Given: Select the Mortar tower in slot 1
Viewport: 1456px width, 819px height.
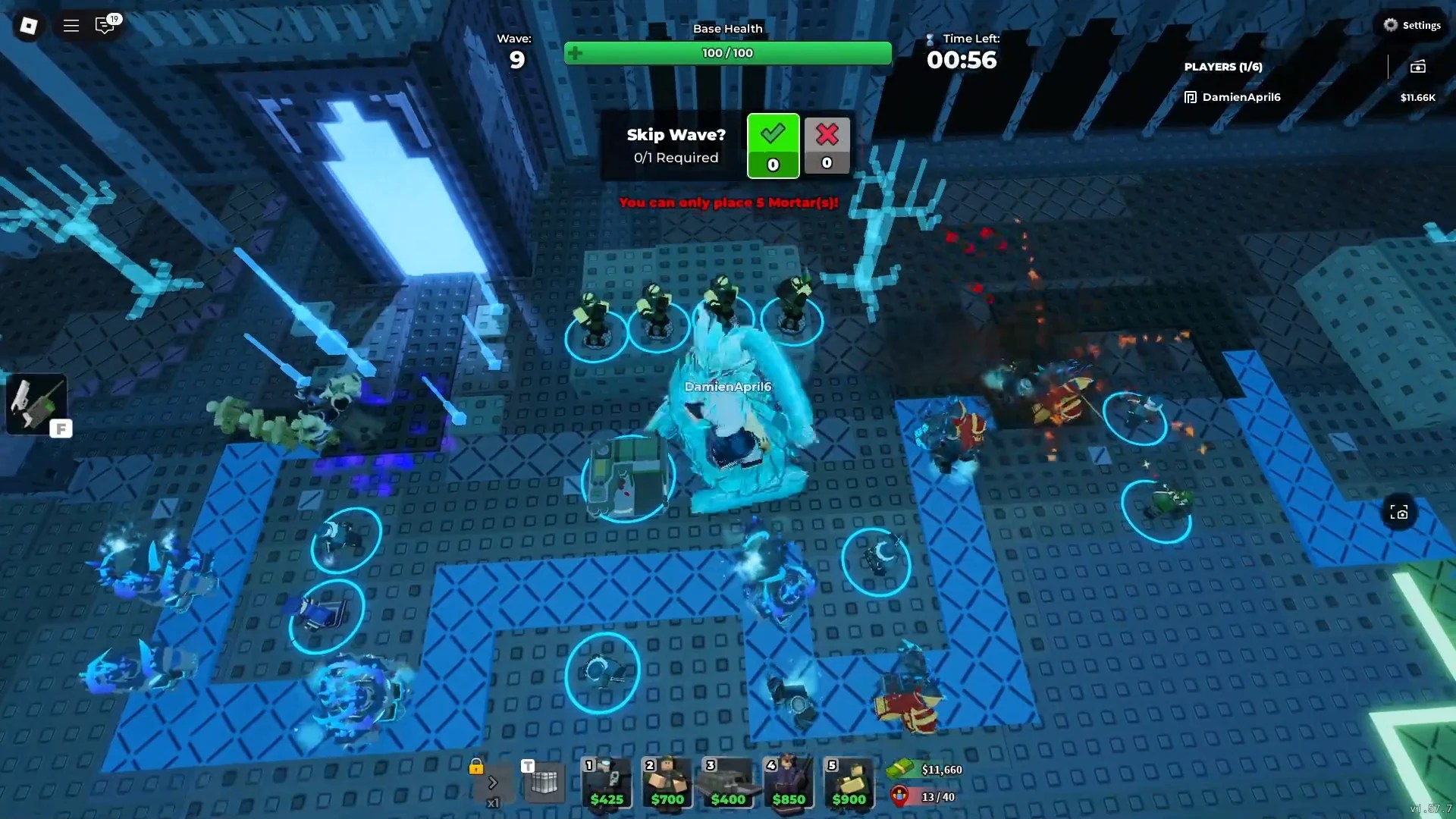Looking at the screenshot, I should (606, 783).
